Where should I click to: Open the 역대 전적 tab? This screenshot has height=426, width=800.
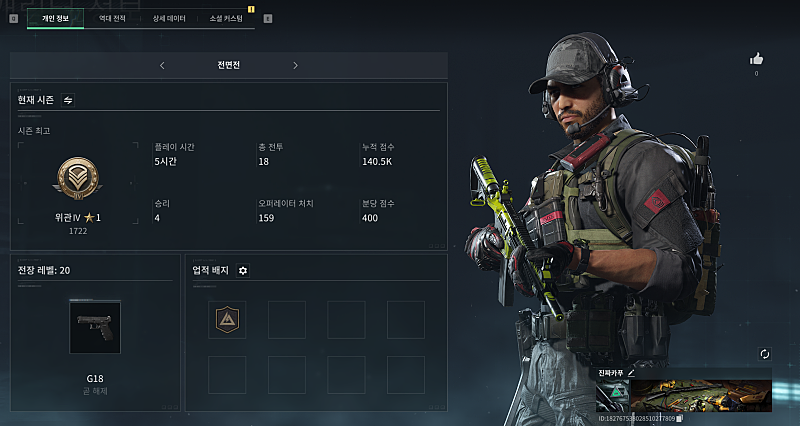click(112, 18)
